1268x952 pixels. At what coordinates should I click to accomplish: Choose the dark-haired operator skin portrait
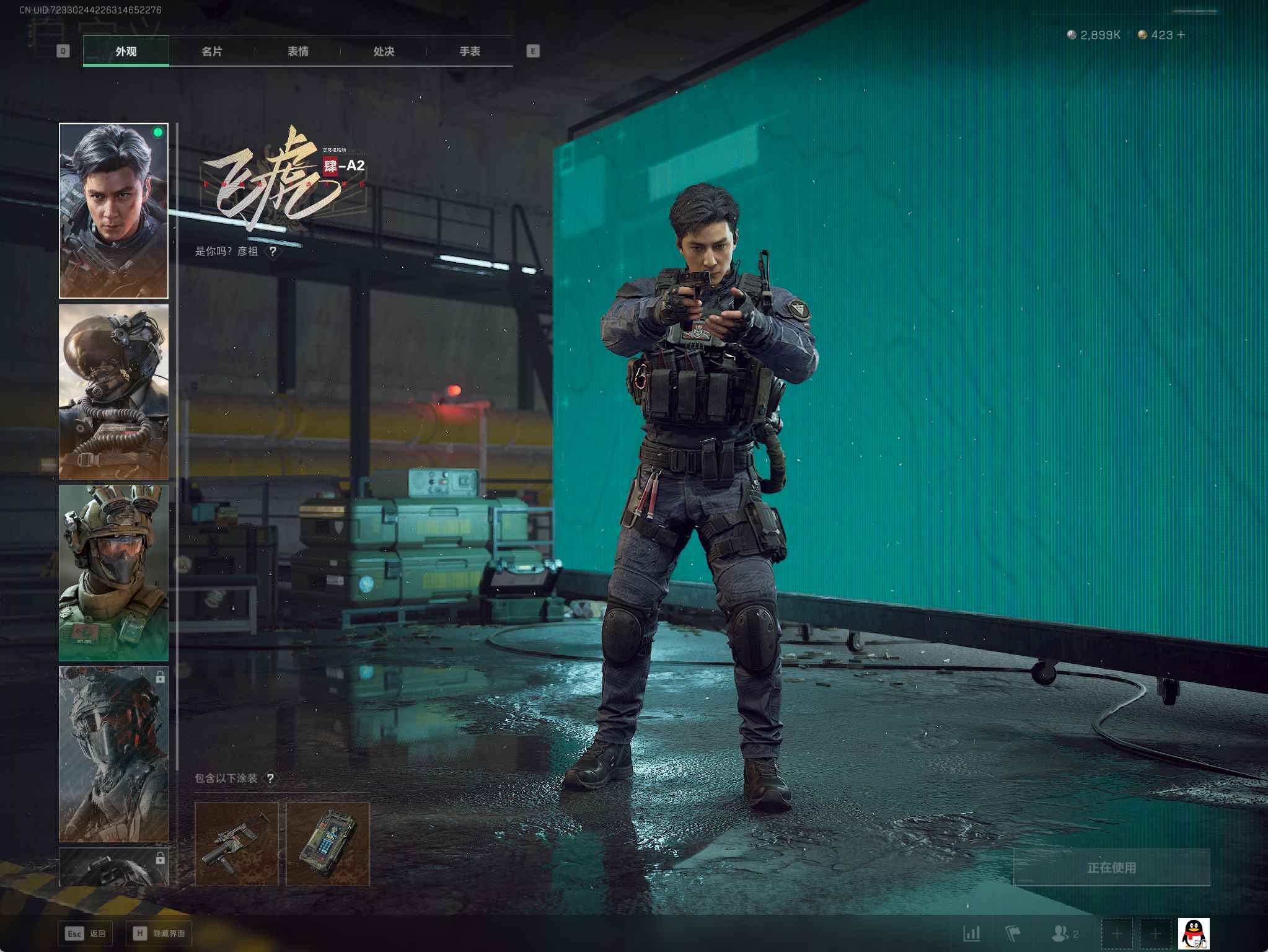[x=113, y=211]
